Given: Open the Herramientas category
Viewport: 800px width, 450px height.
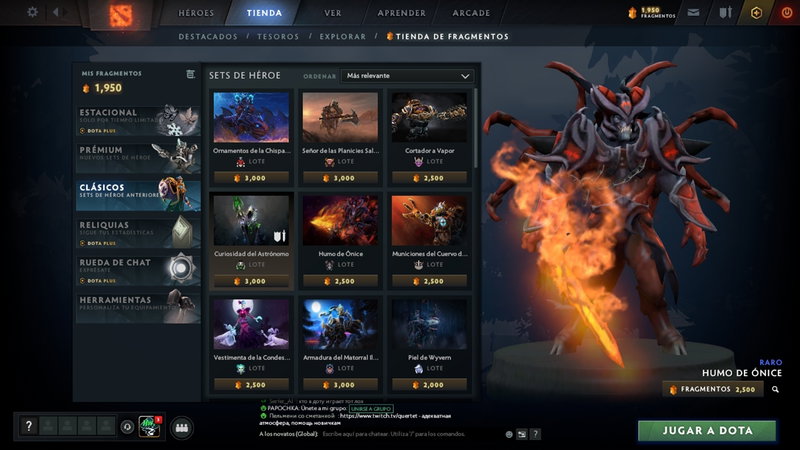Looking at the screenshot, I should click(x=140, y=304).
